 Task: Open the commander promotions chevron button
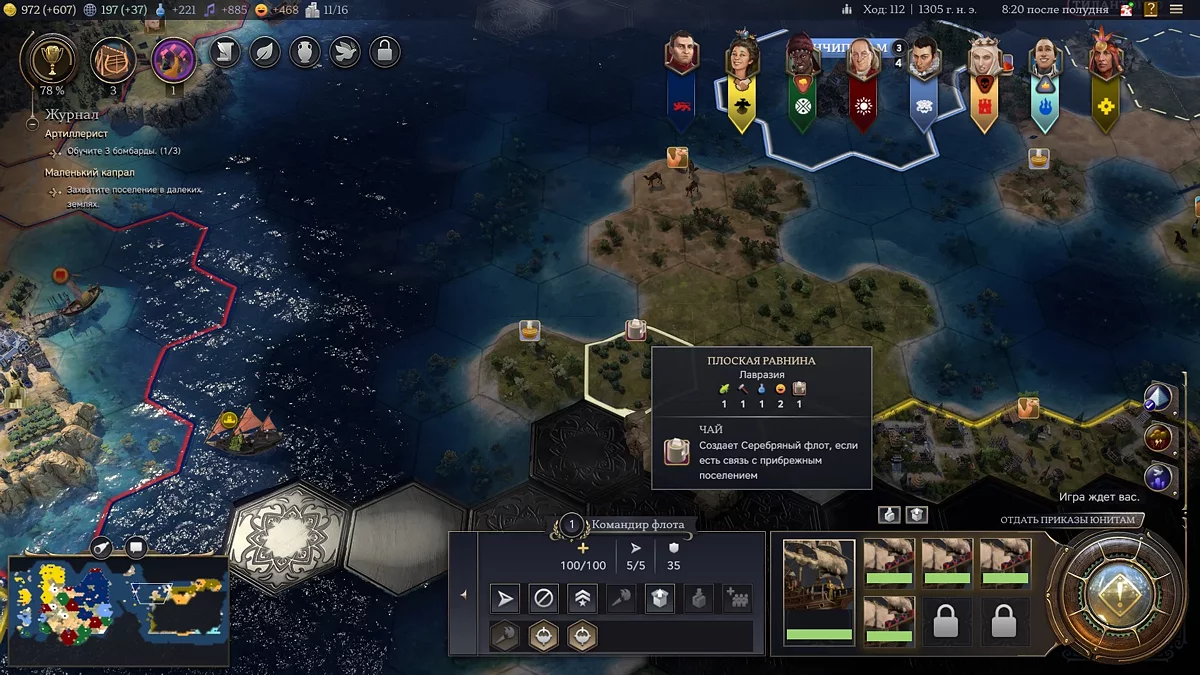582,599
